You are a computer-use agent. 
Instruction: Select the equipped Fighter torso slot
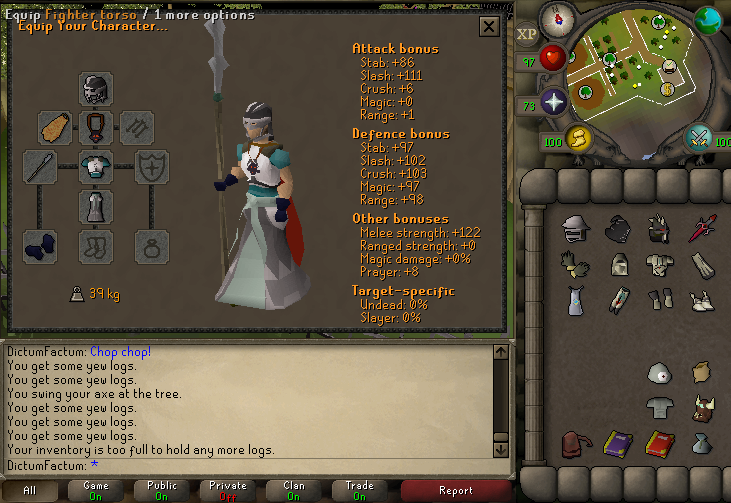[96, 167]
